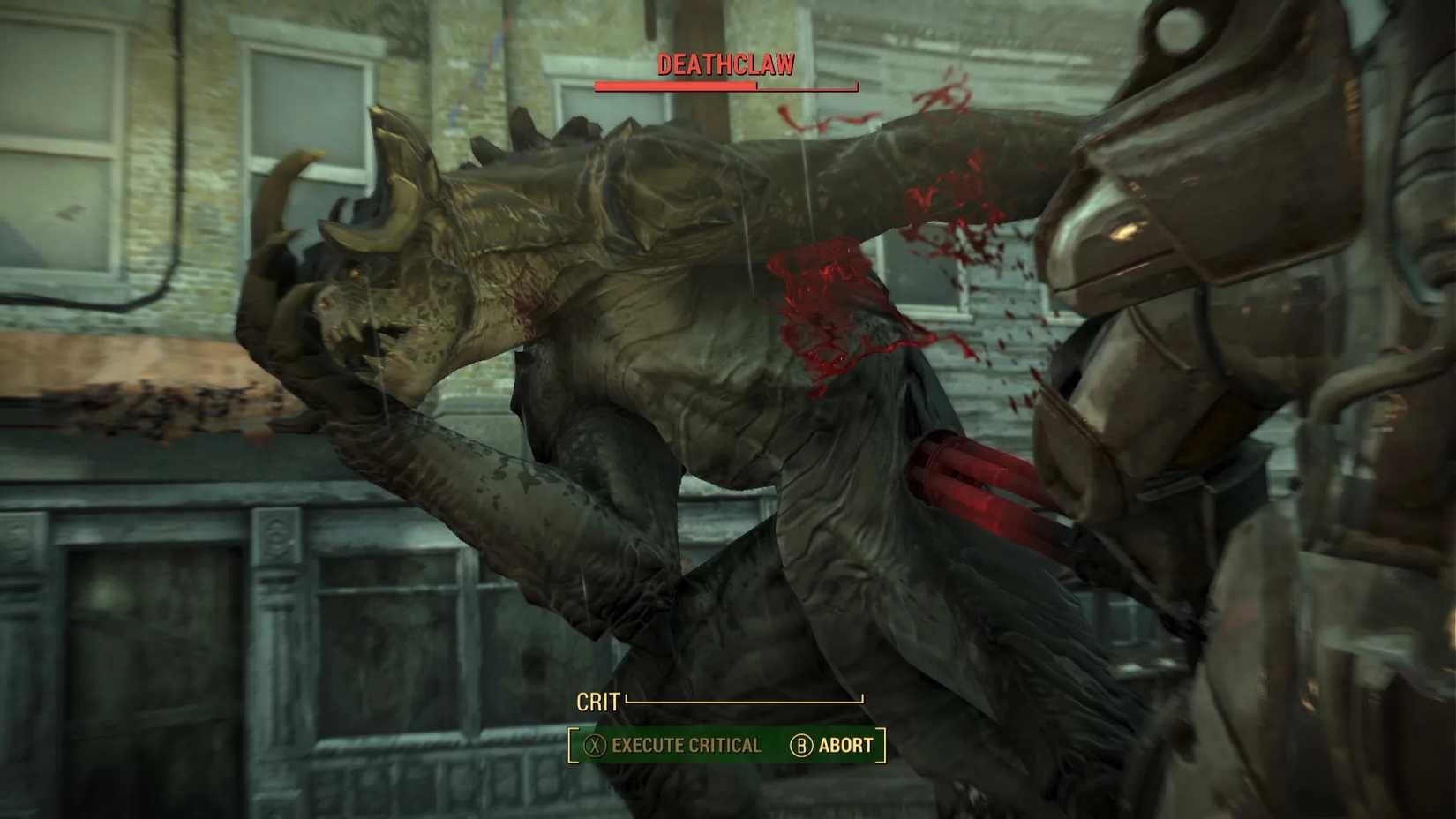
Task: Toggle the Execute Critical action
Action: (684, 745)
